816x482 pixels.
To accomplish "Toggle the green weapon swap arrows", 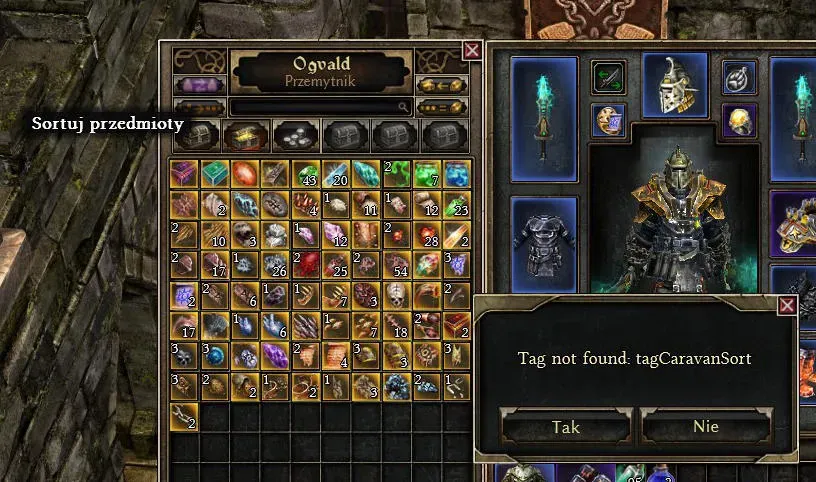I will (608, 77).
